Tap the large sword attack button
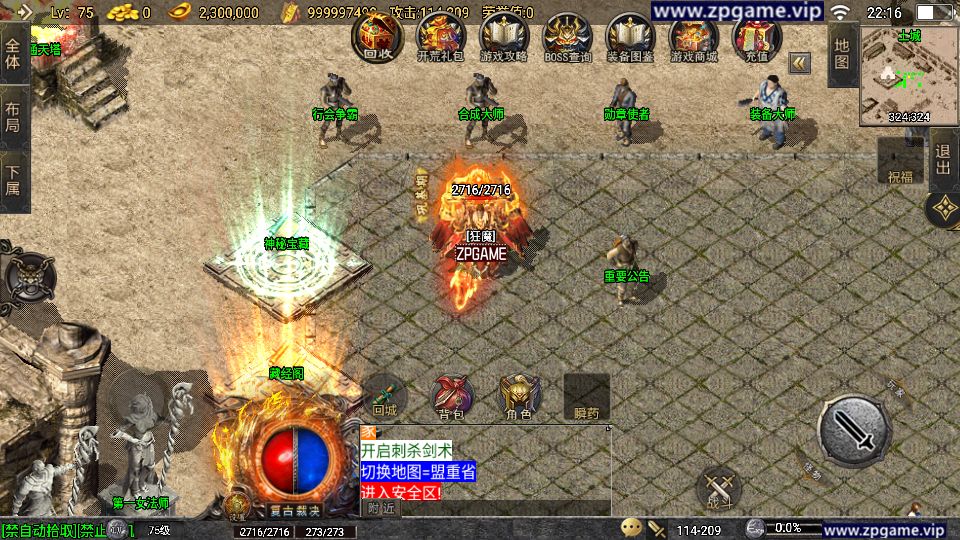 854,431
